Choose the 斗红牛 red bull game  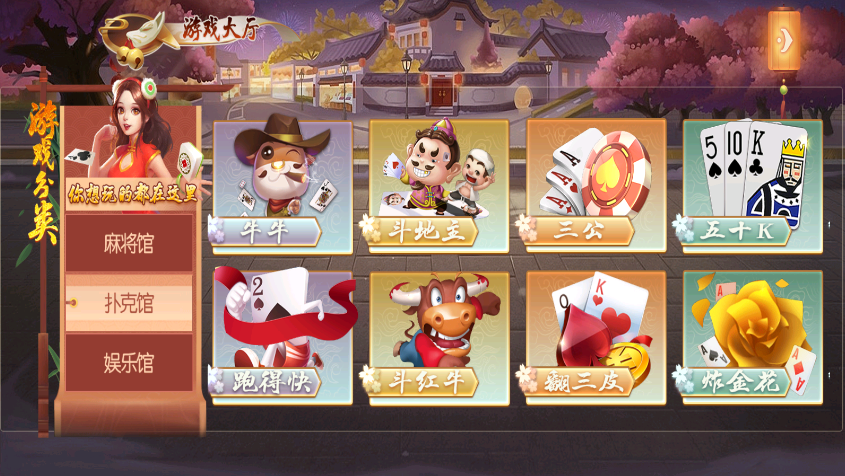coord(438,336)
